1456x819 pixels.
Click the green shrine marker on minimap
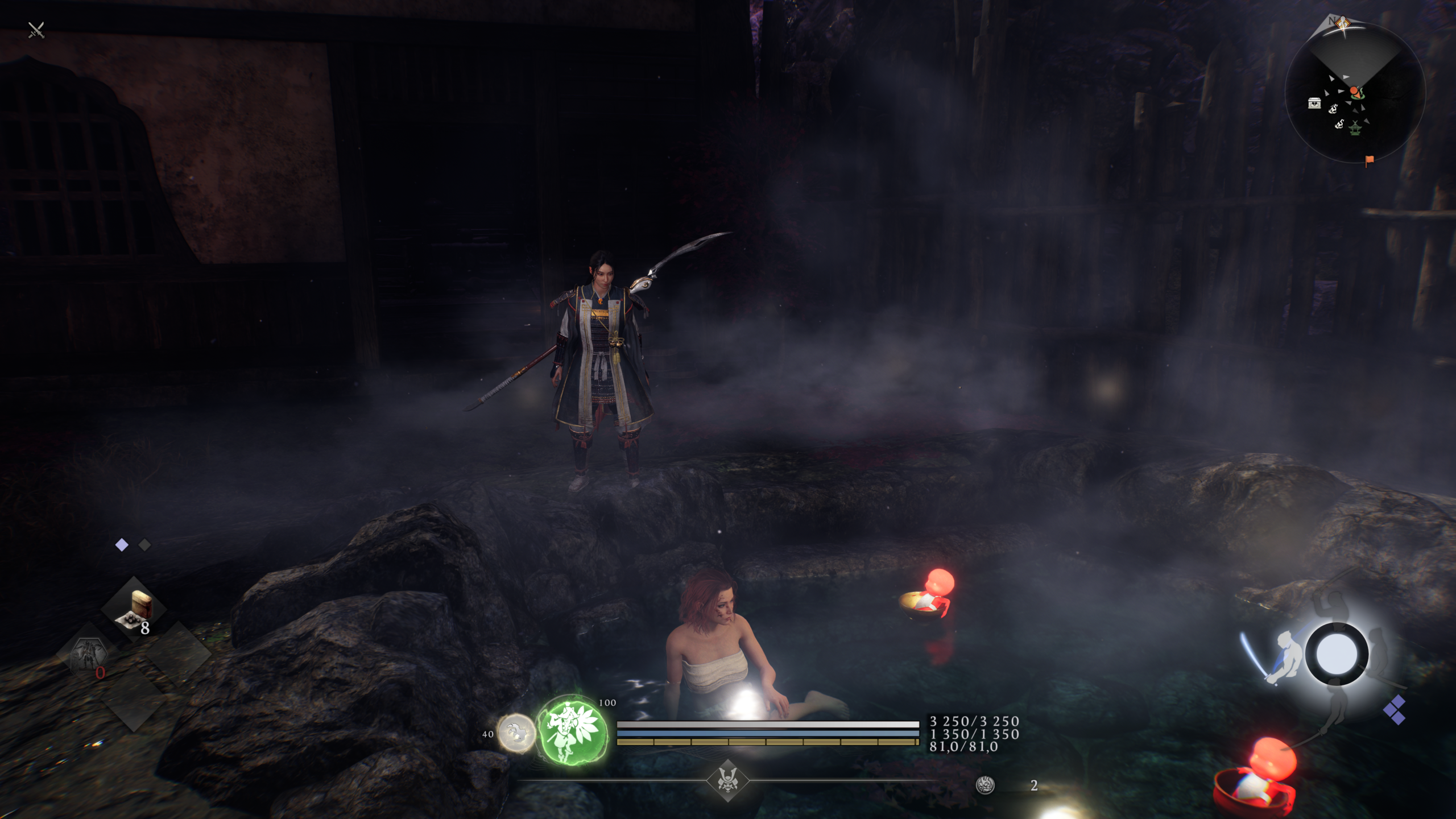pos(1355,128)
